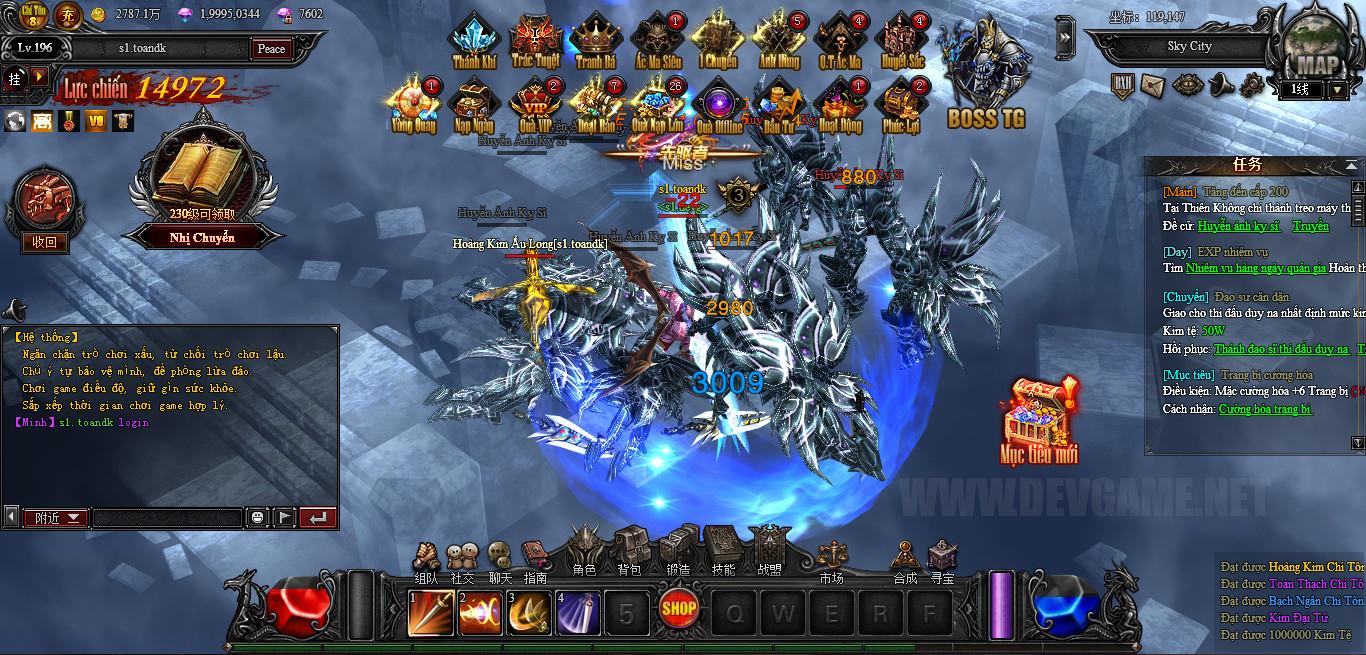Open the Cường hóa trang bị quest link
The height and width of the screenshot is (655, 1366).
pos(1265,409)
